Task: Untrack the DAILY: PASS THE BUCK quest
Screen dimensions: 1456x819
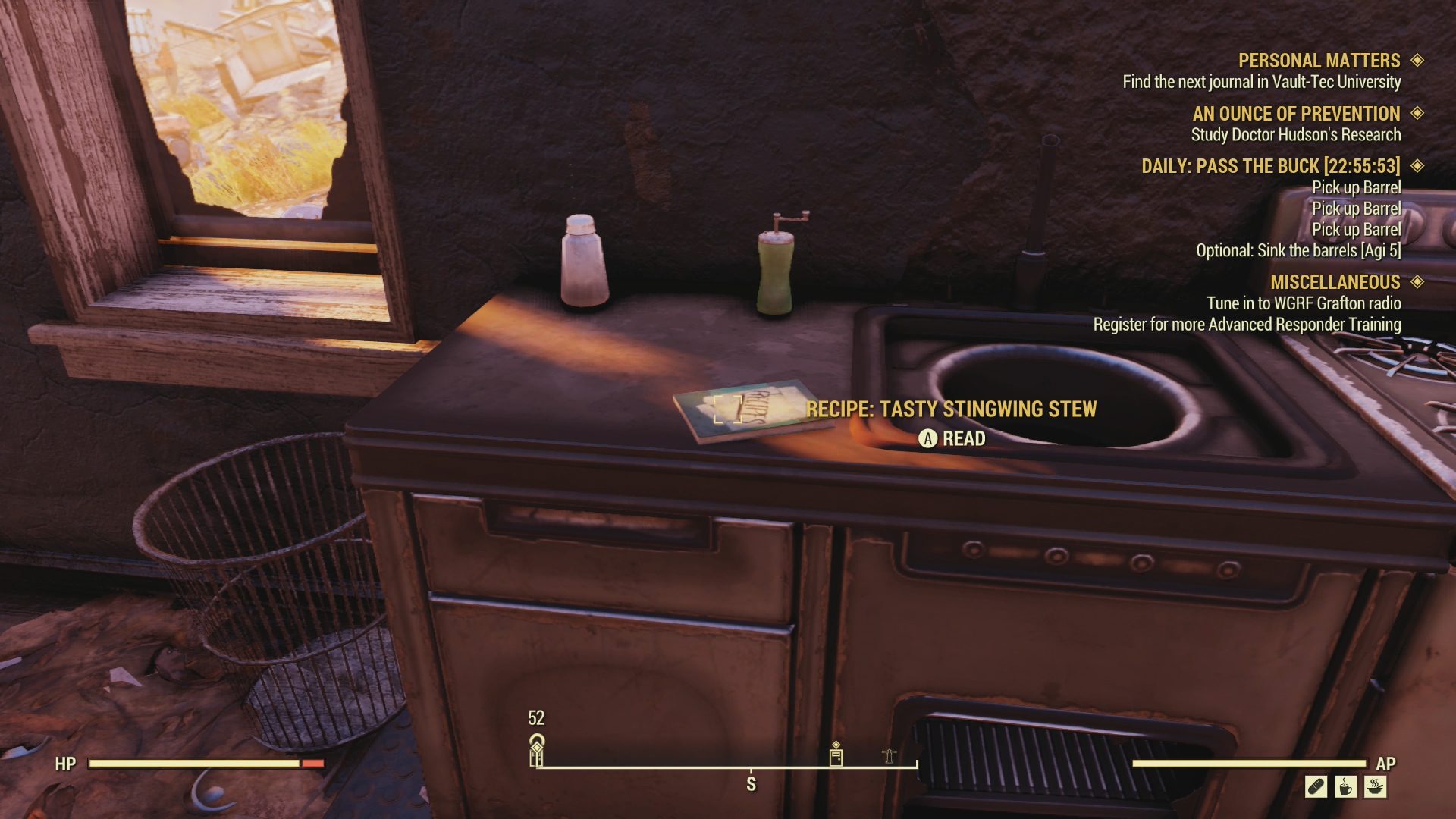Action: click(x=1417, y=167)
